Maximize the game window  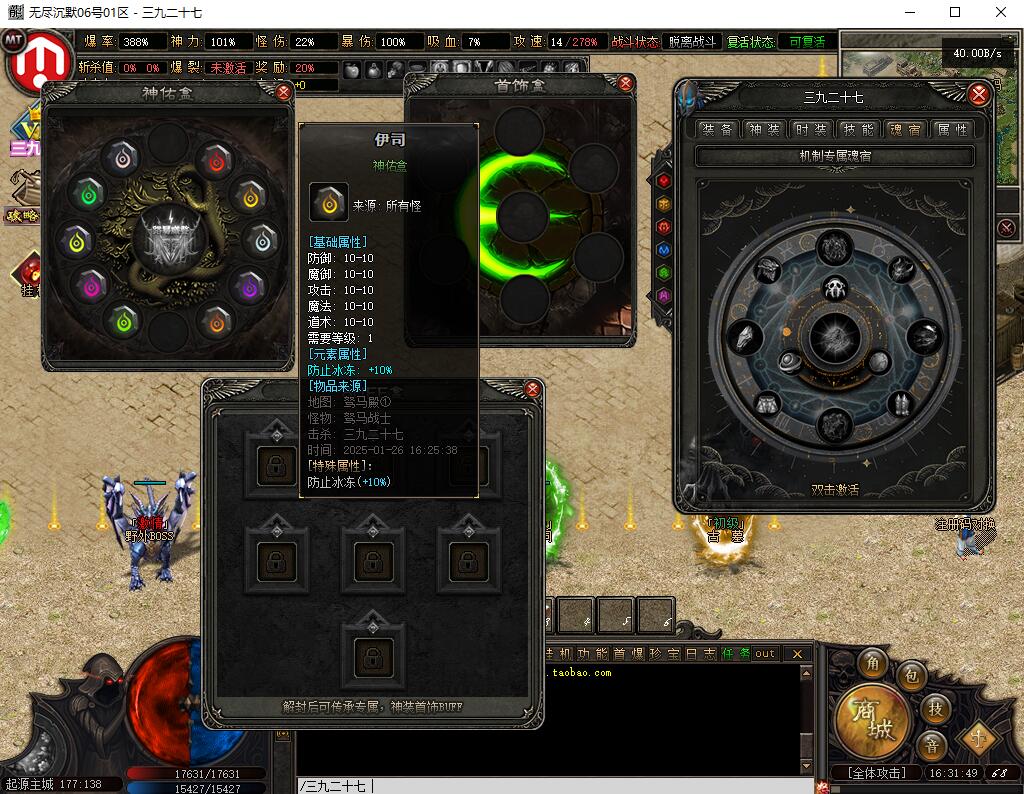pos(955,12)
